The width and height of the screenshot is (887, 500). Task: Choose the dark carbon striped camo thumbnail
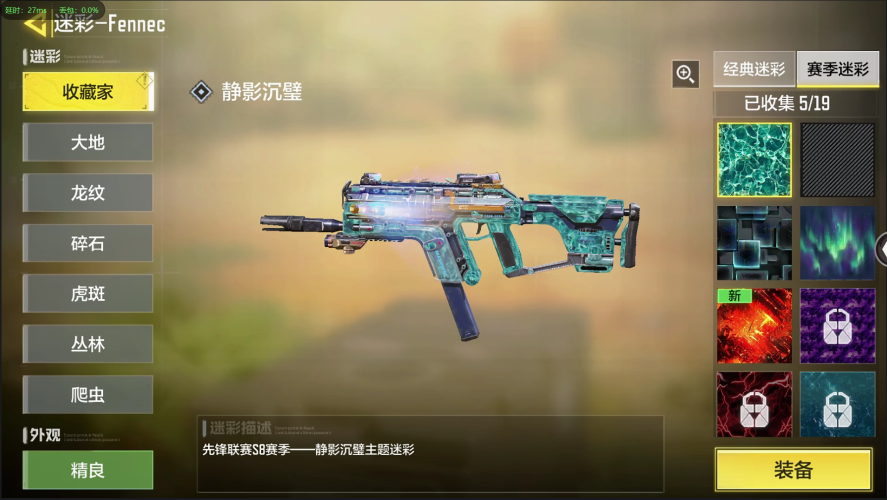click(837, 160)
